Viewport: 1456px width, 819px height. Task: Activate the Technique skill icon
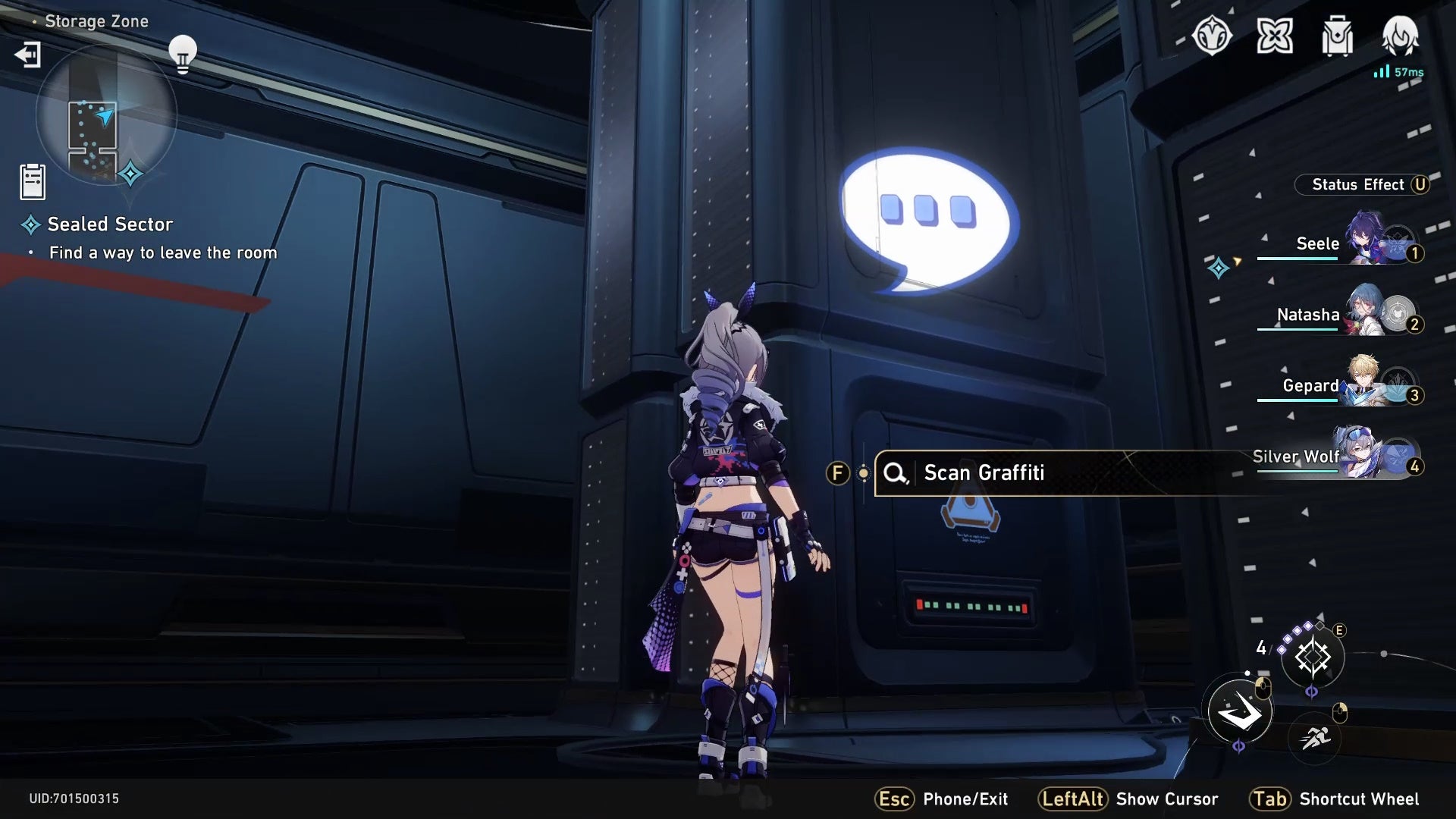coord(1314,657)
